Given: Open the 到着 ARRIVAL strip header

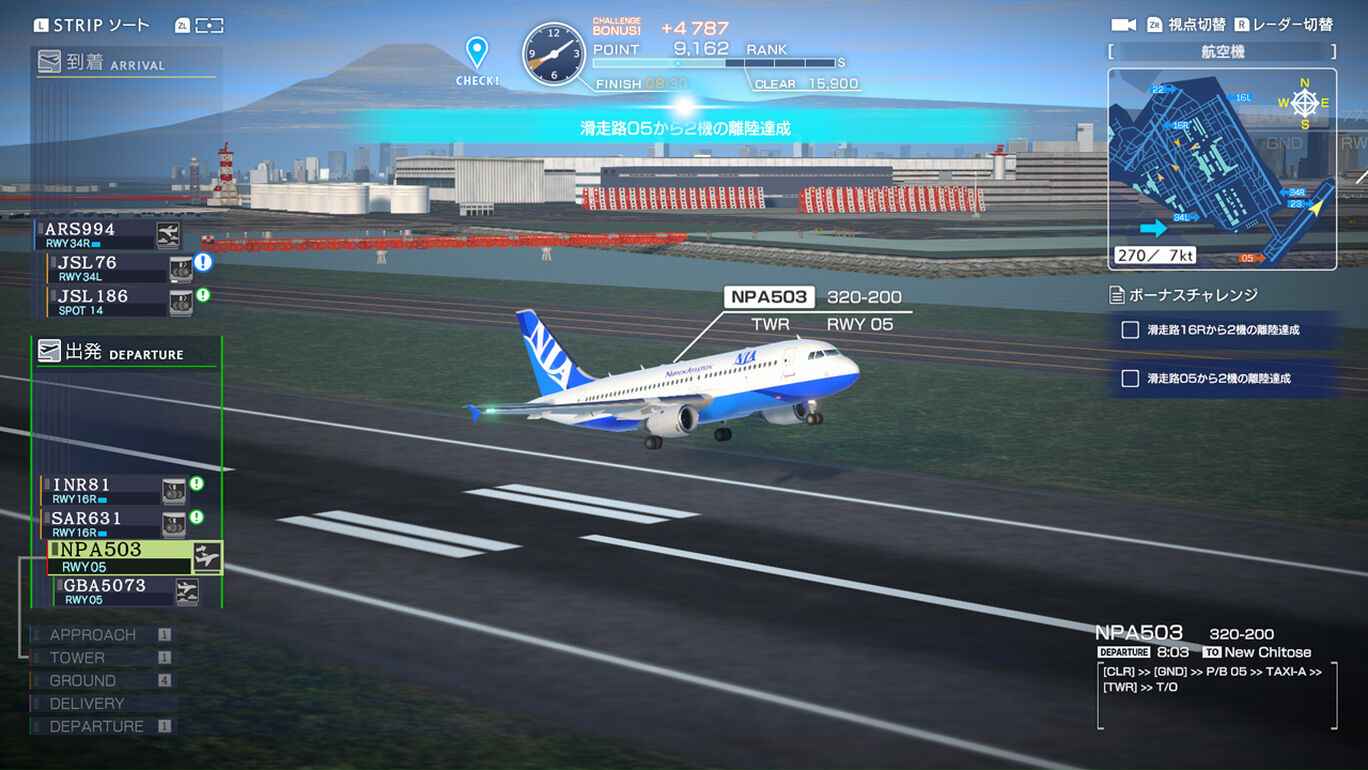Looking at the screenshot, I should pos(126,64).
